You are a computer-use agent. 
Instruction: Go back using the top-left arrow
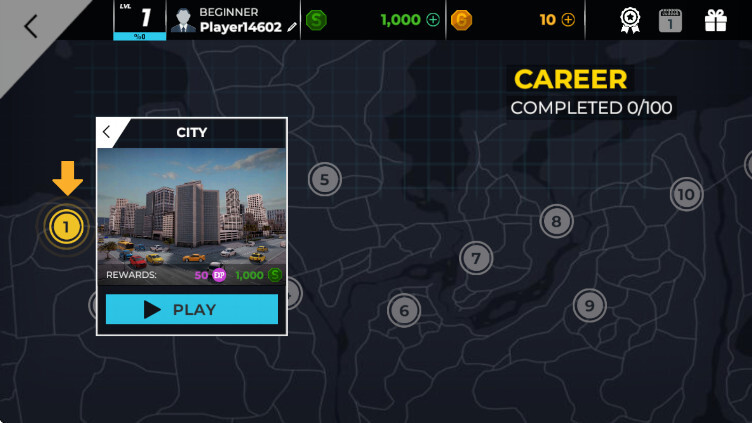tap(30, 26)
